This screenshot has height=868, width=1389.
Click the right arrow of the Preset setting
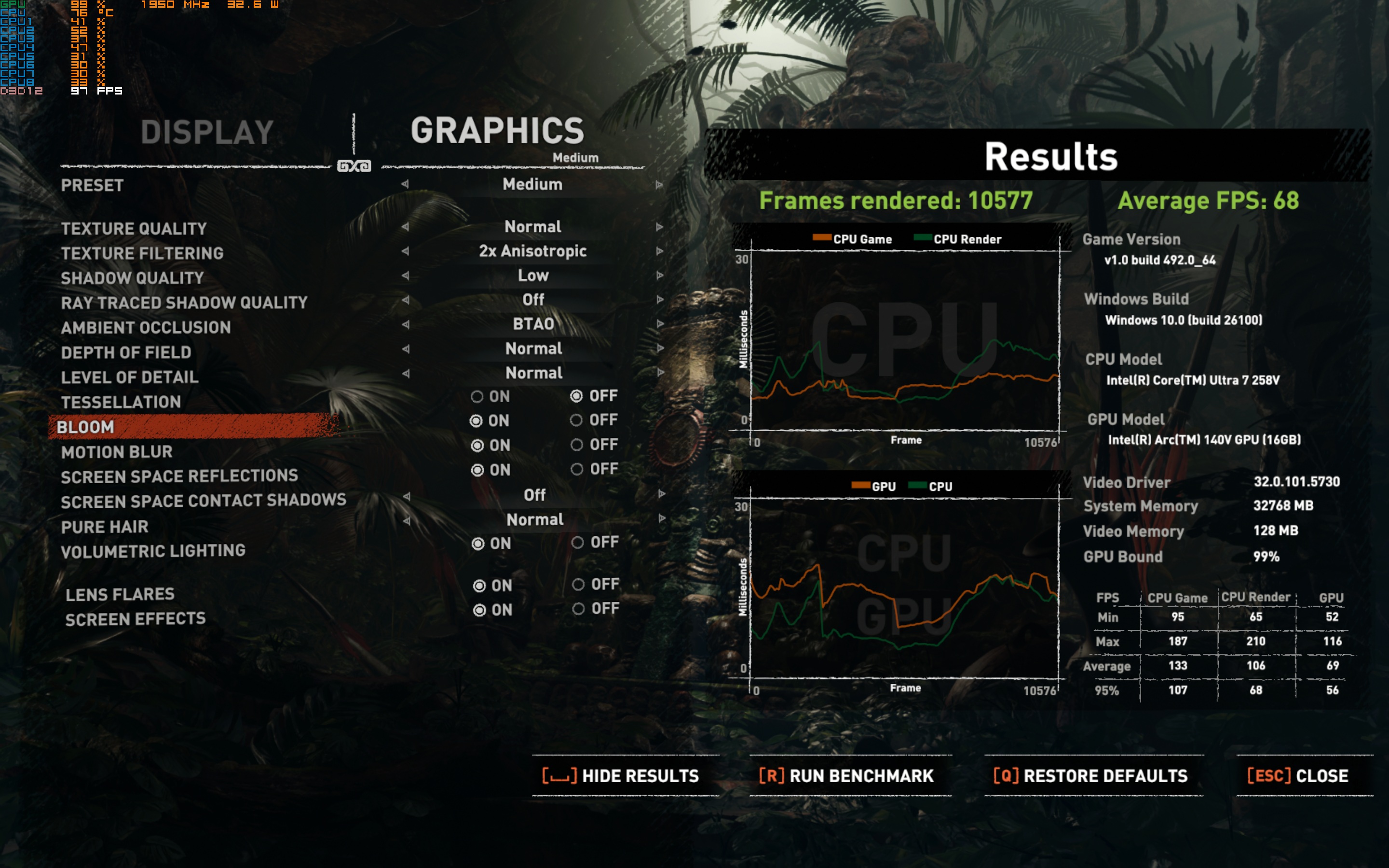pos(659,185)
